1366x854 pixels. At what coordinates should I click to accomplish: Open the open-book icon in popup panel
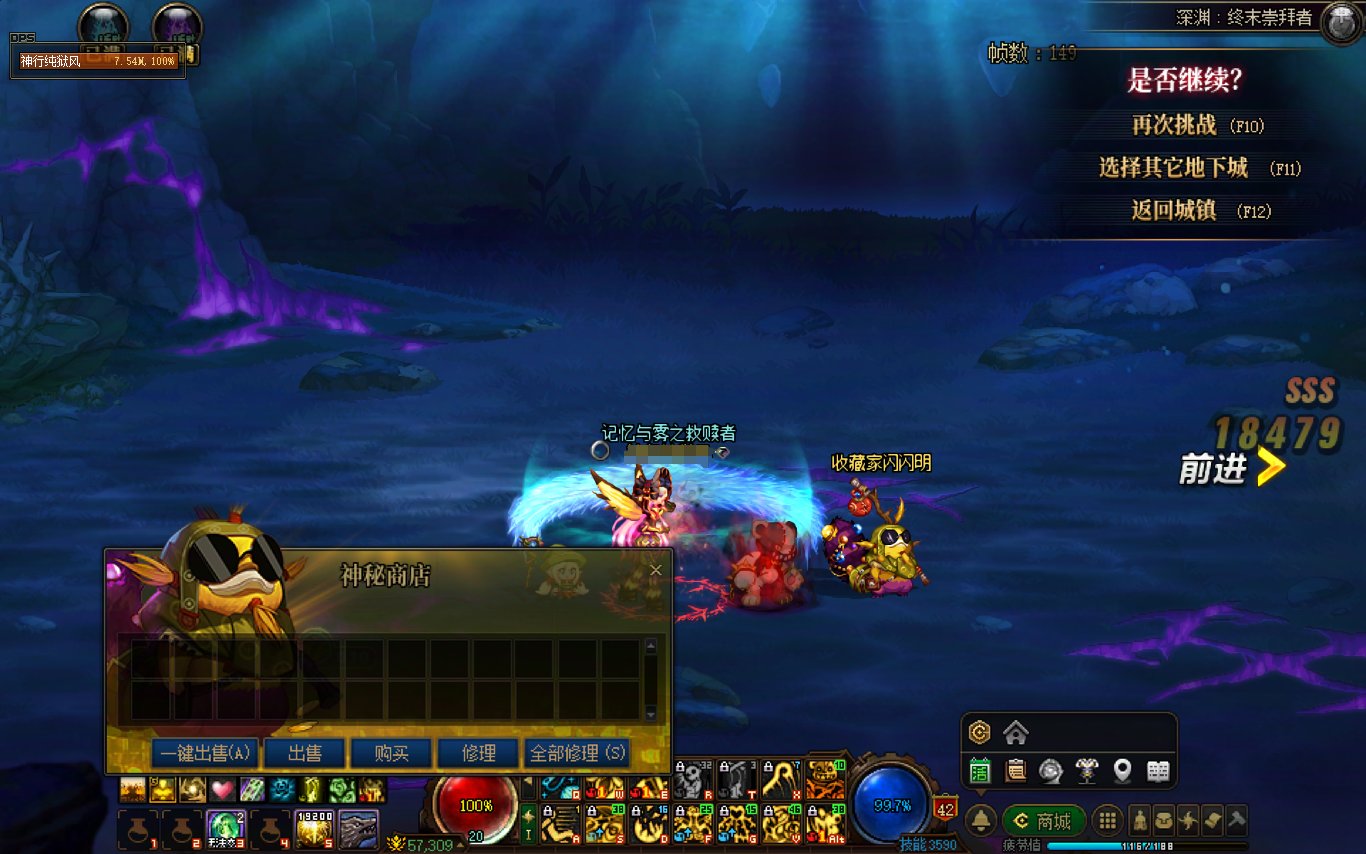click(x=1158, y=771)
